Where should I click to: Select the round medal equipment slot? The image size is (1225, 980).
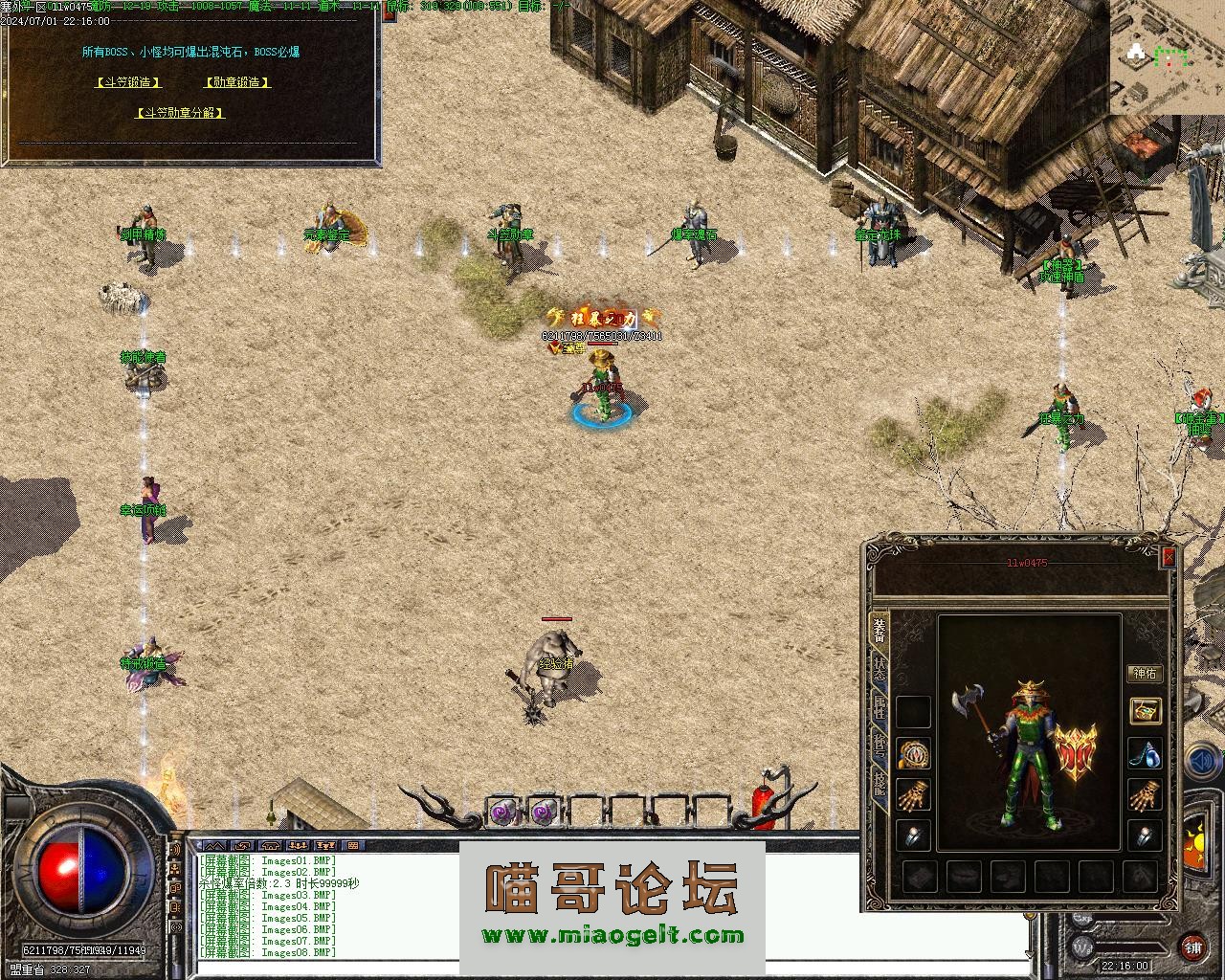click(x=914, y=754)
